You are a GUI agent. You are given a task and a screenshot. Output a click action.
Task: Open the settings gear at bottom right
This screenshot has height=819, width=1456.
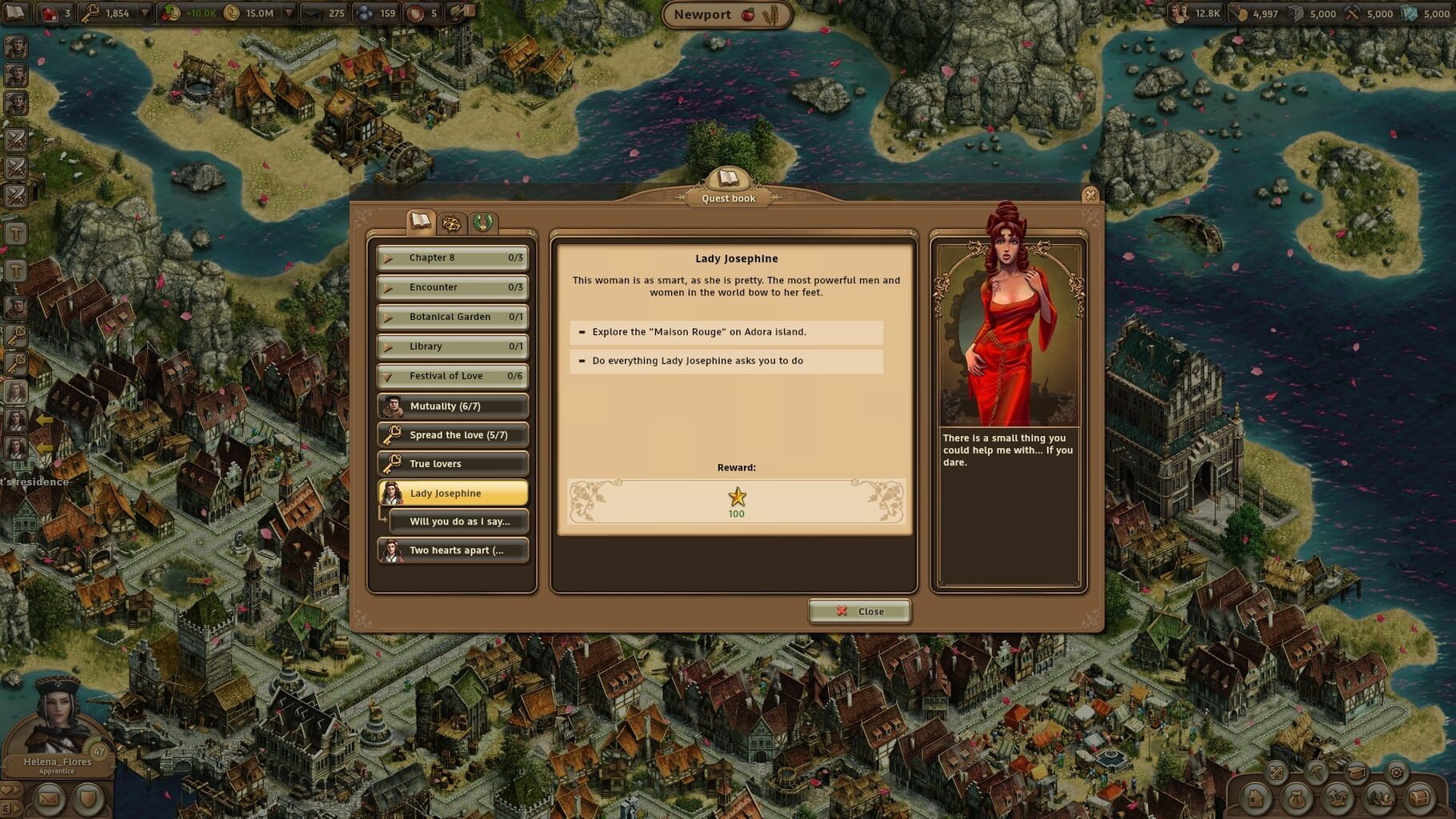(x=1397, y=773)
